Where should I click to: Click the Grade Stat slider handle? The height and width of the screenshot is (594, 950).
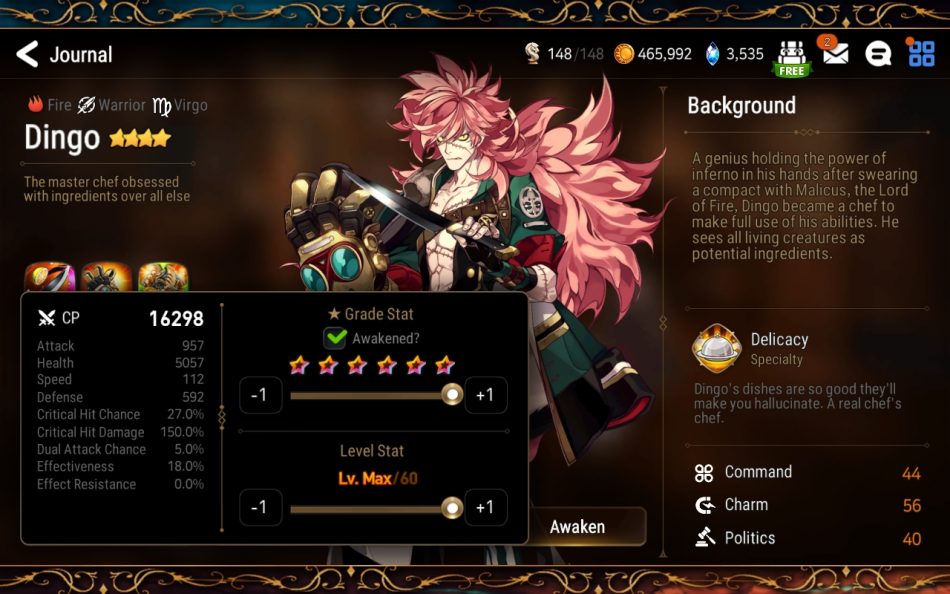pos(452,395)
